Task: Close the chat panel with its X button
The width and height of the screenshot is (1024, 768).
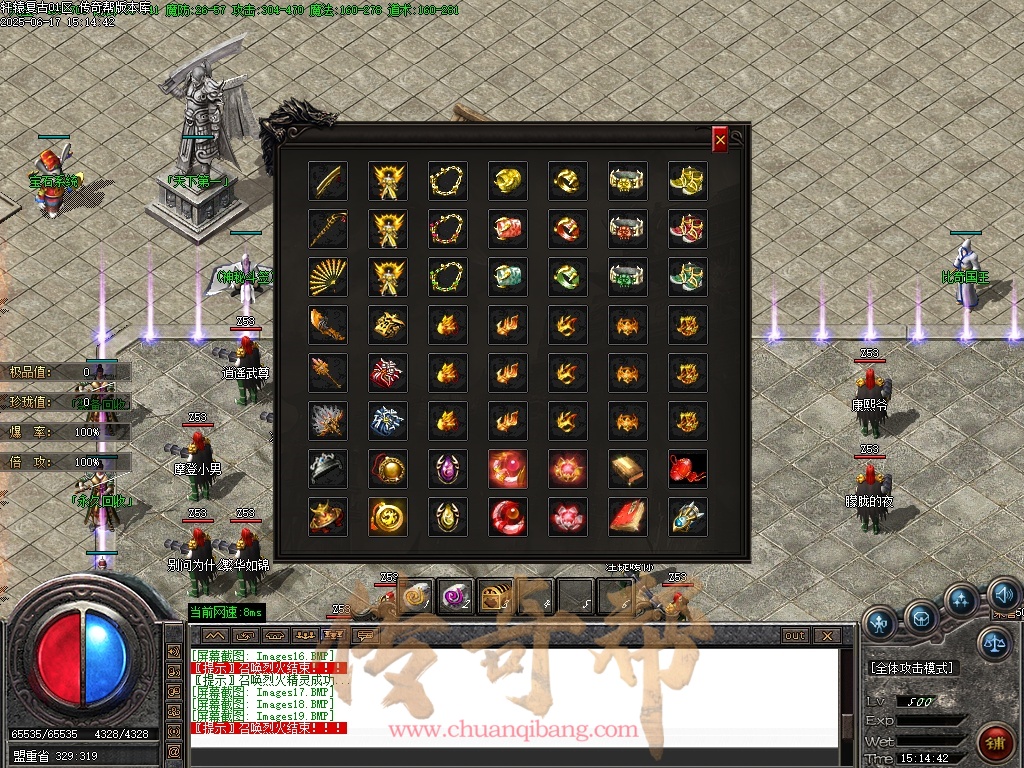Action: tap(827, 636)
